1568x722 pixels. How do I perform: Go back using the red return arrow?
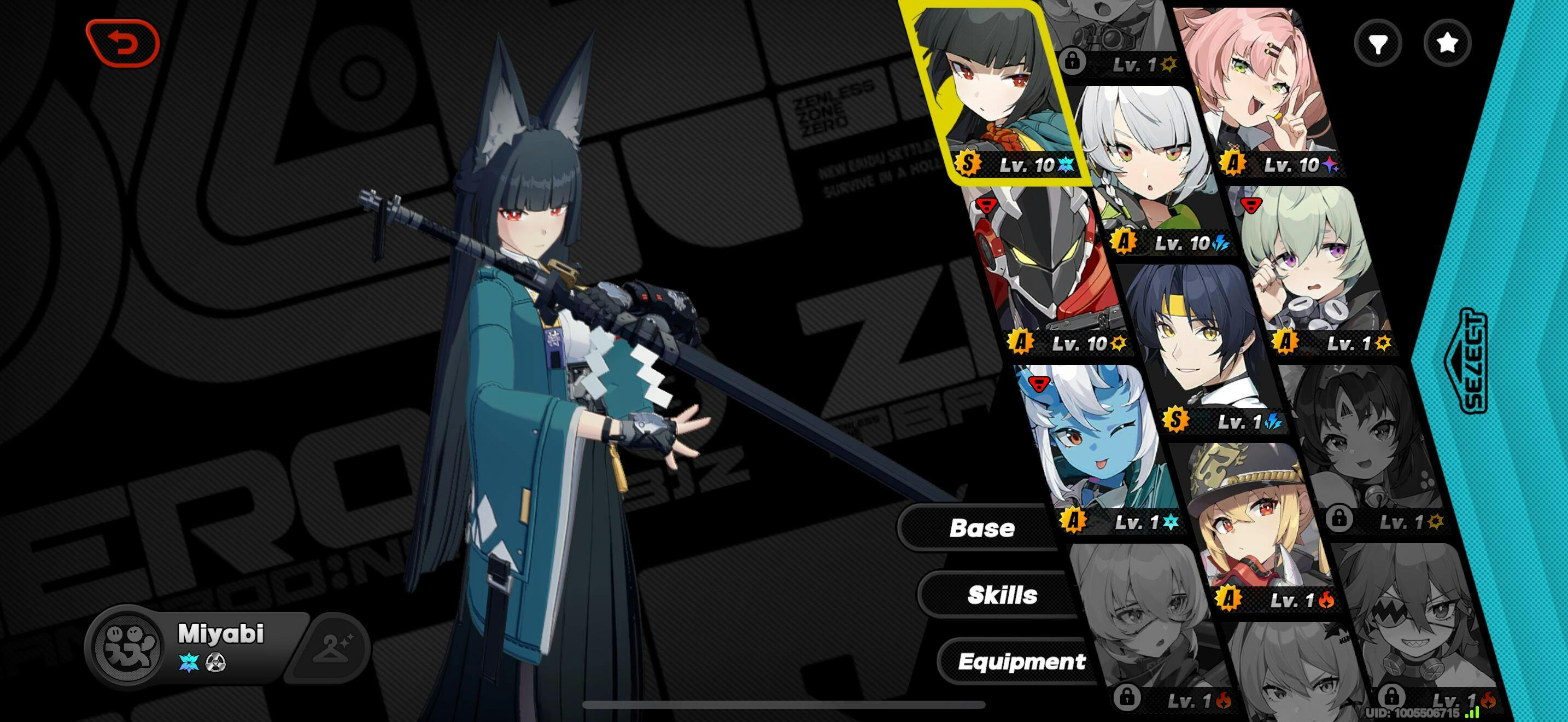(x=123, y=43)
